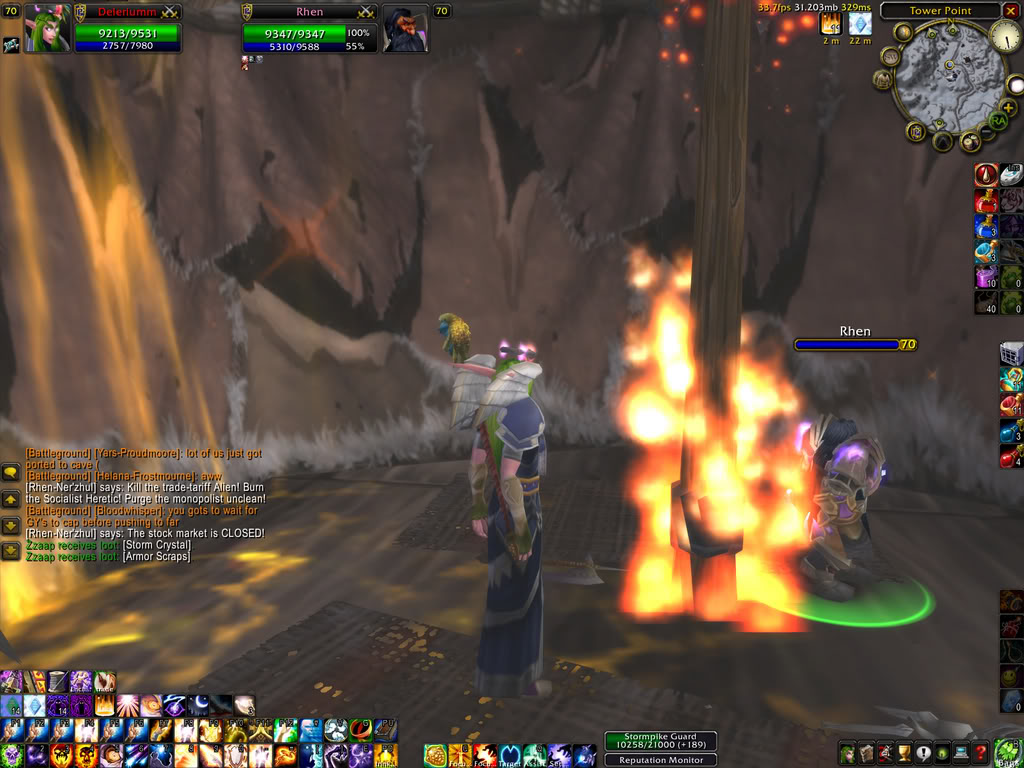The width and height of the screenshot is (1024, 768).
Task: Open the character info micro button
Action: (x=847, y=754)
